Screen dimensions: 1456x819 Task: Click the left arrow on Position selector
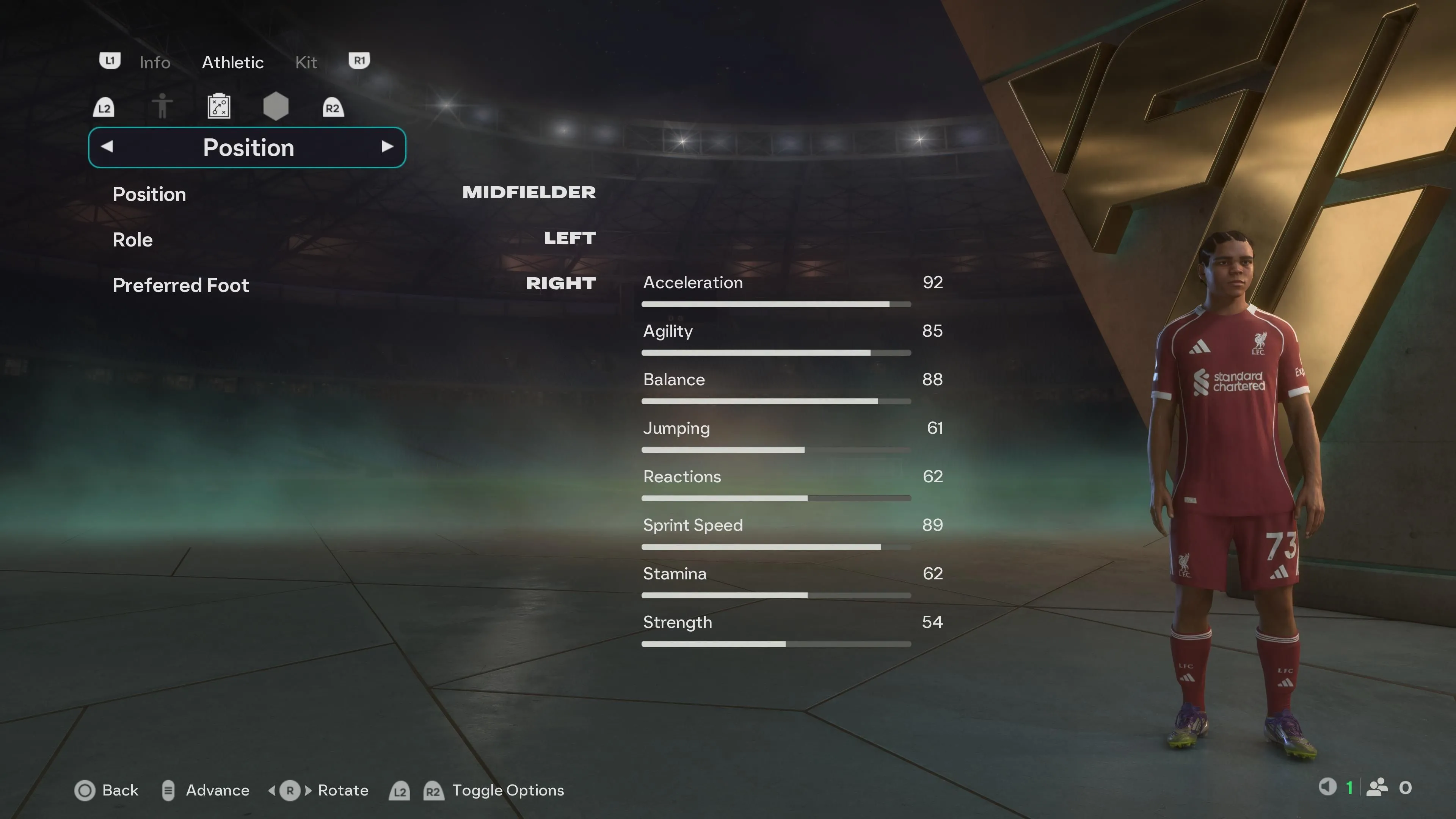coord(107,147)
